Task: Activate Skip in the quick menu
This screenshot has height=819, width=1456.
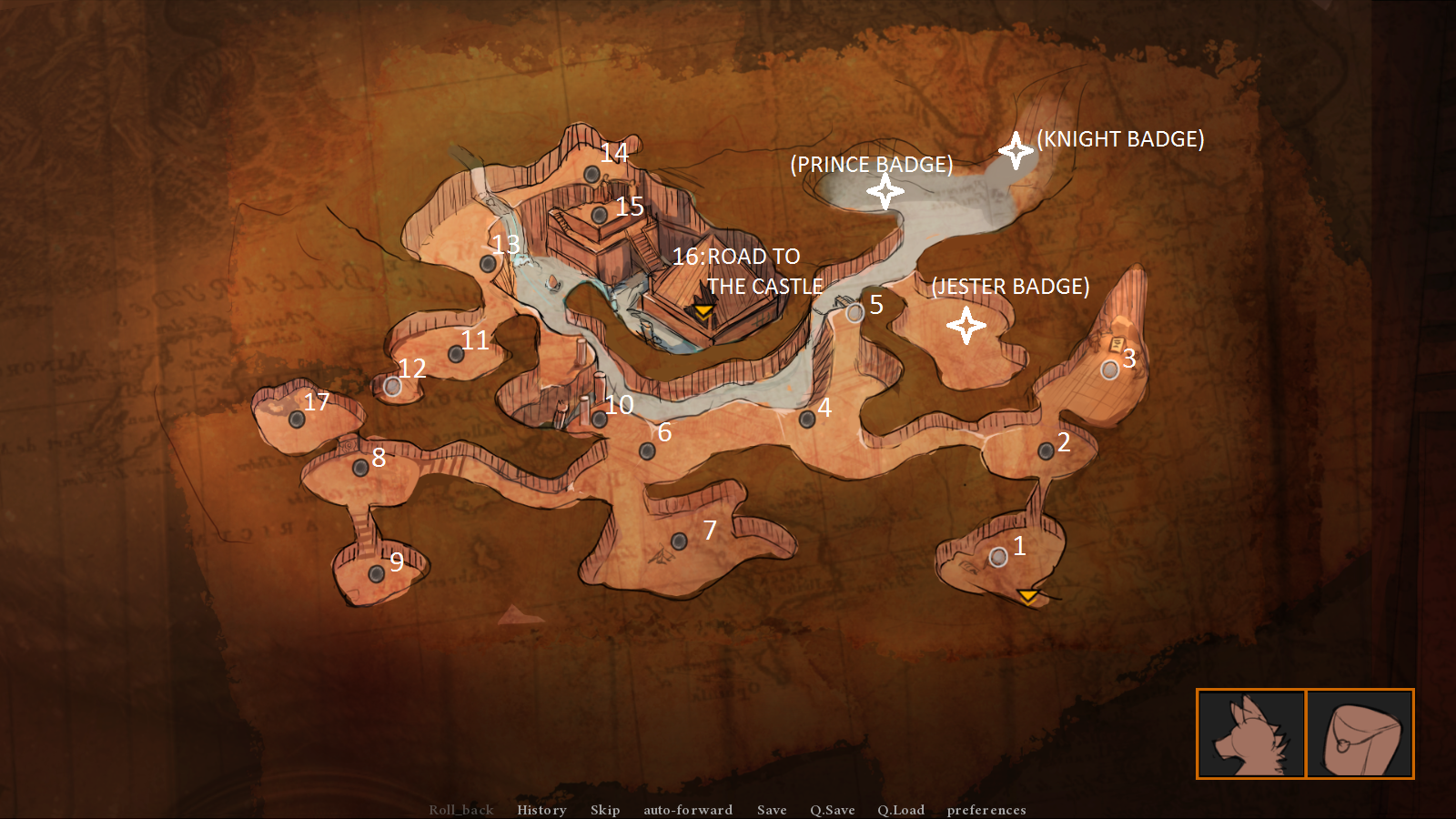Action: click(x=605, y=810)
